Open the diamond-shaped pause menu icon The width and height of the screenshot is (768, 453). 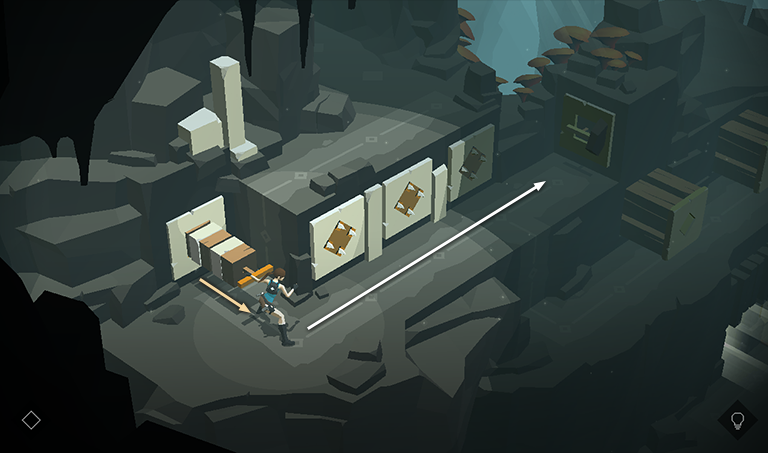(x=31, y=419)
